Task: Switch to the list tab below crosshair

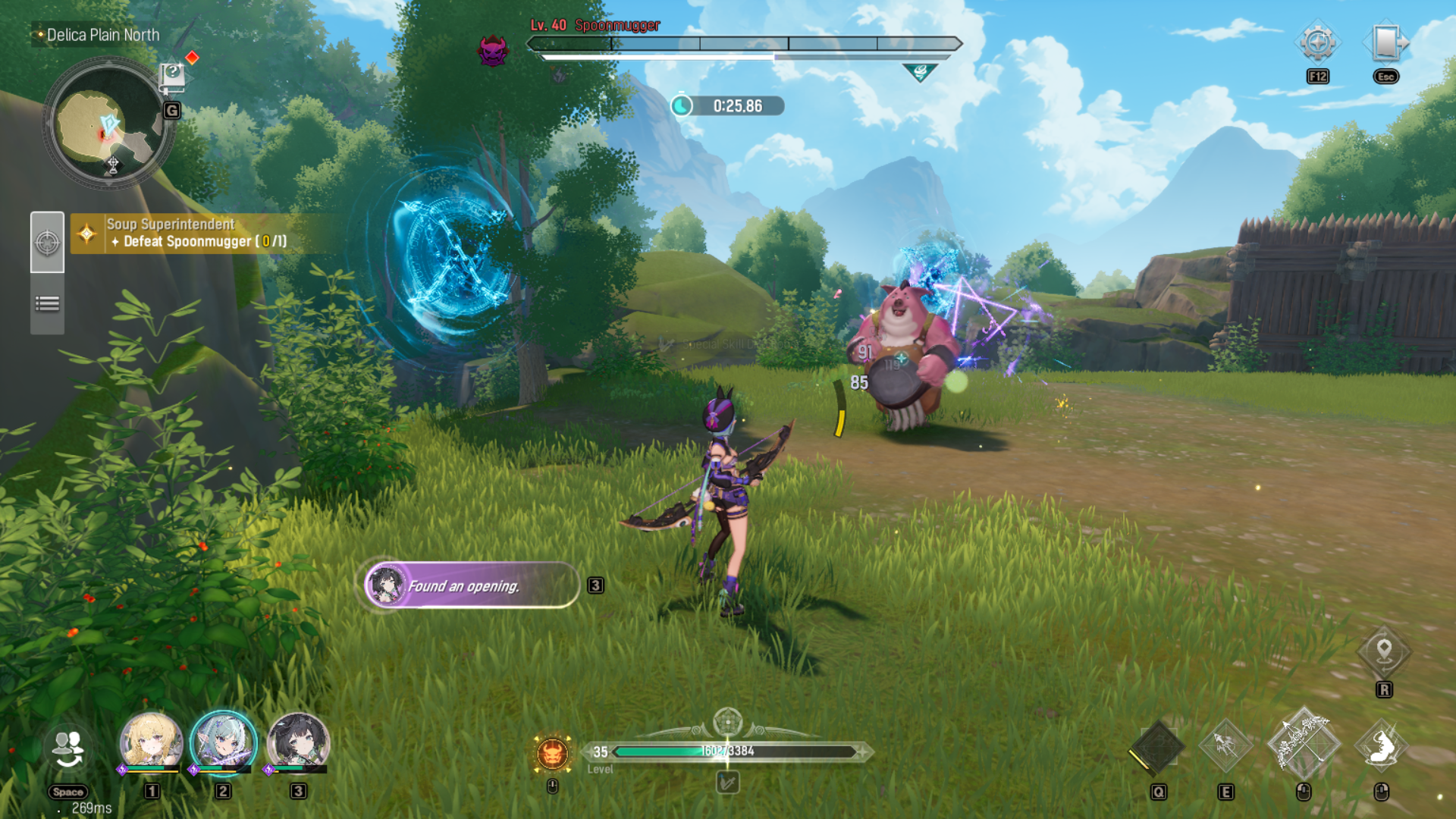Action: click(47, 304)
